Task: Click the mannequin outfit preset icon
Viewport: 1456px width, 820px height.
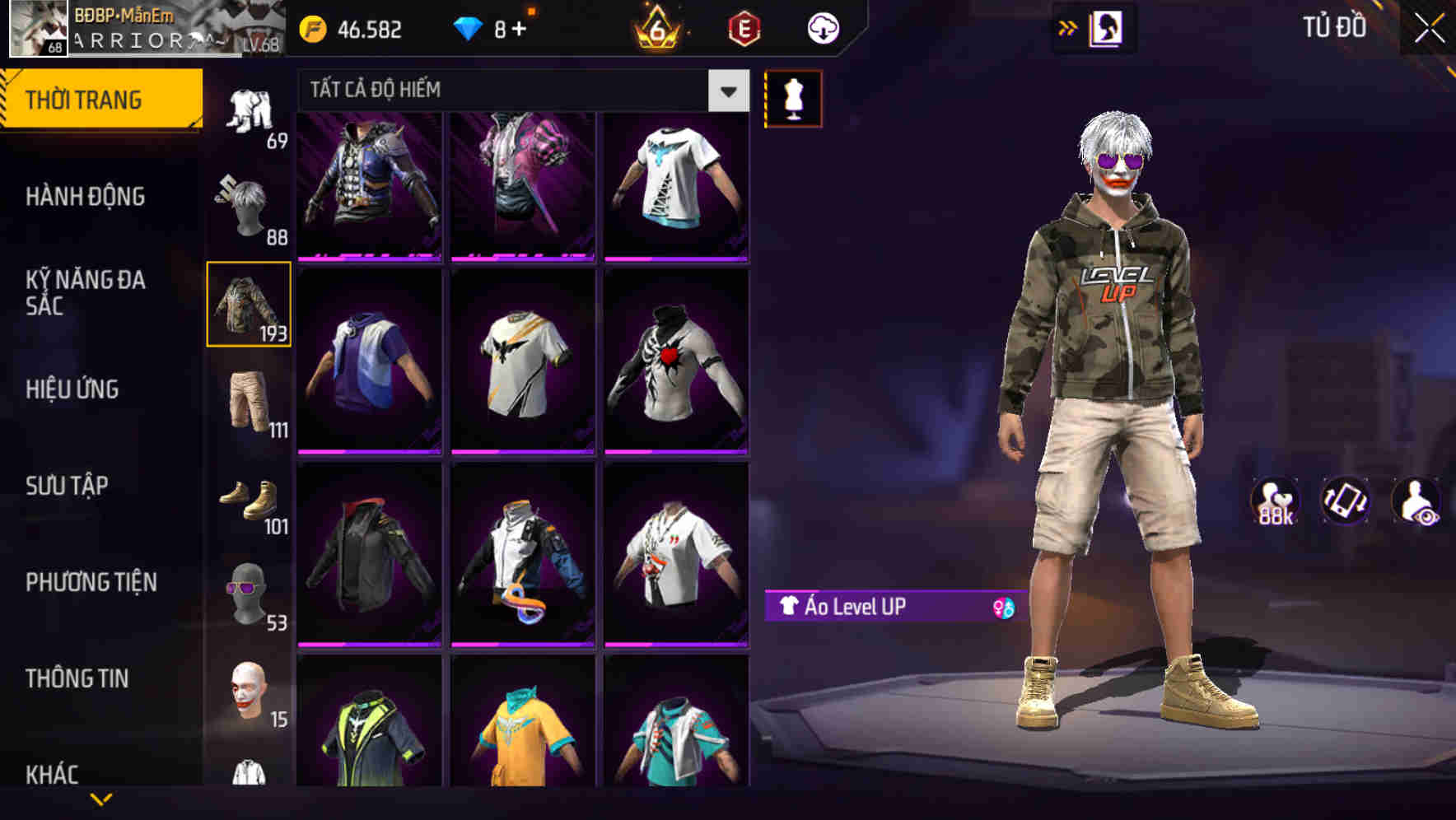Action: [793, 98]
